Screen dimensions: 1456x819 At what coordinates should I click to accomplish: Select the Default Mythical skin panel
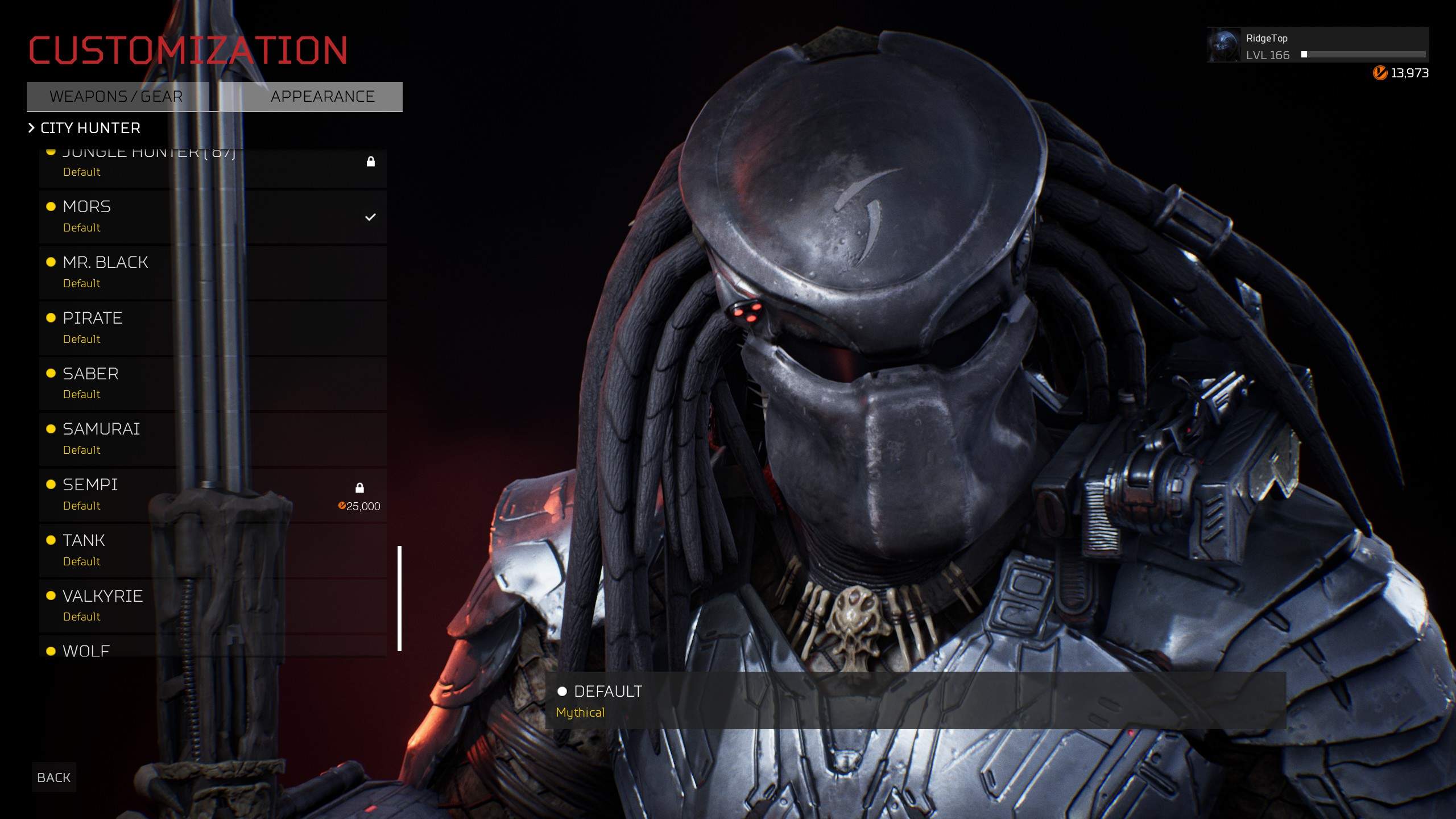pyautogui.click(x=915, y=701)
